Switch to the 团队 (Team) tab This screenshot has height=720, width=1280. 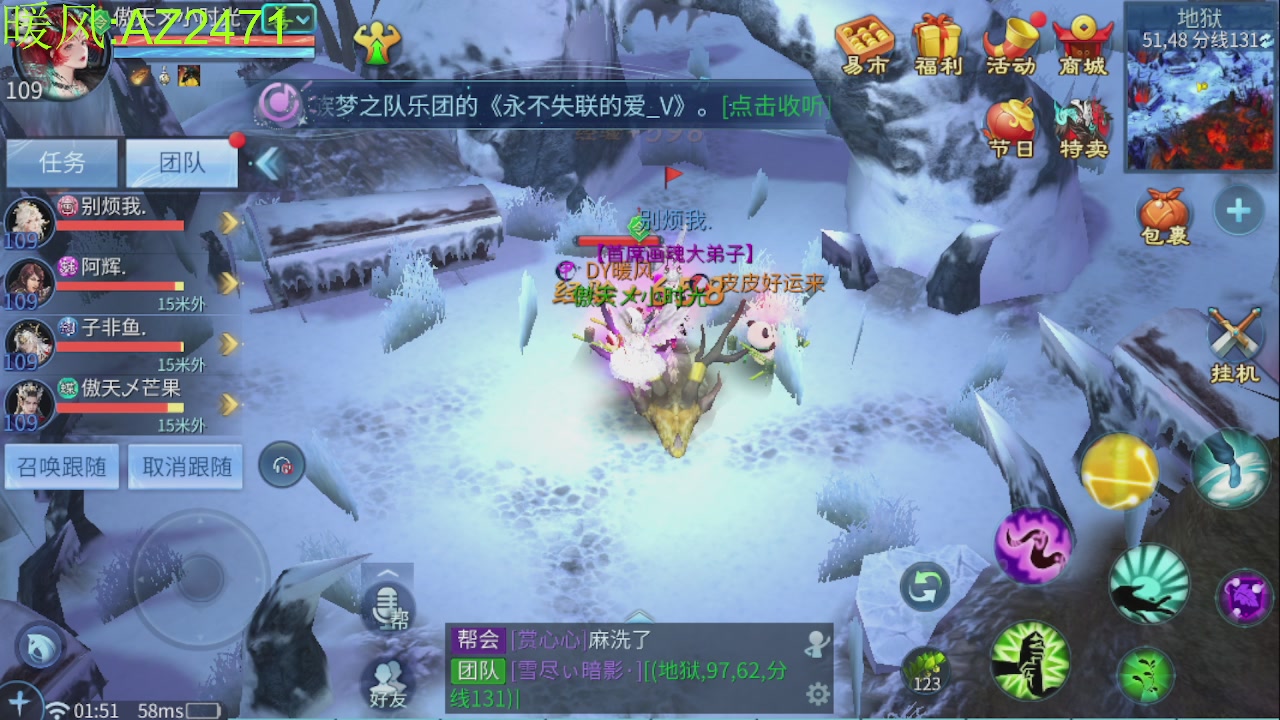[x=181, y=161]
